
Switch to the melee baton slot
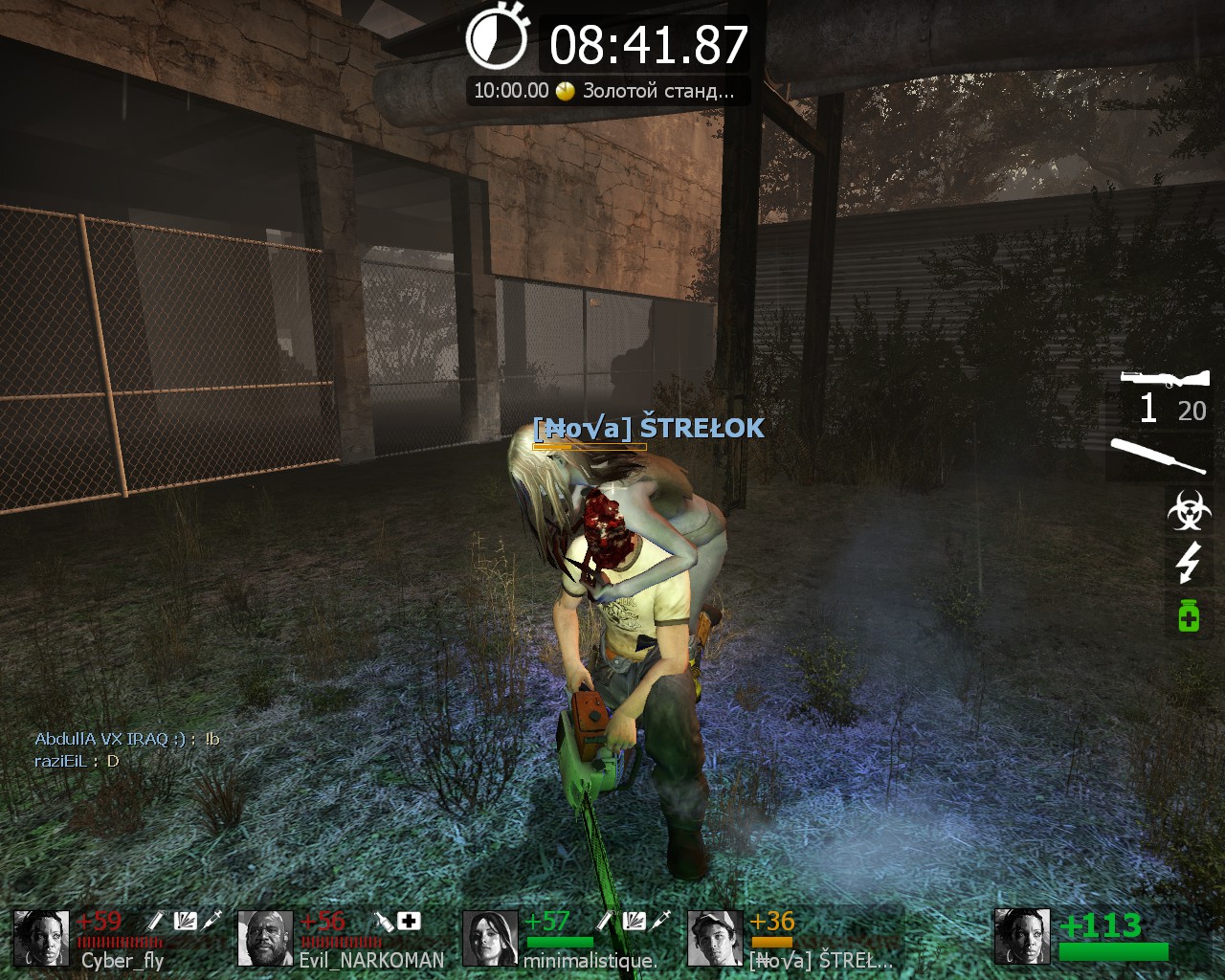point(1158,457)
